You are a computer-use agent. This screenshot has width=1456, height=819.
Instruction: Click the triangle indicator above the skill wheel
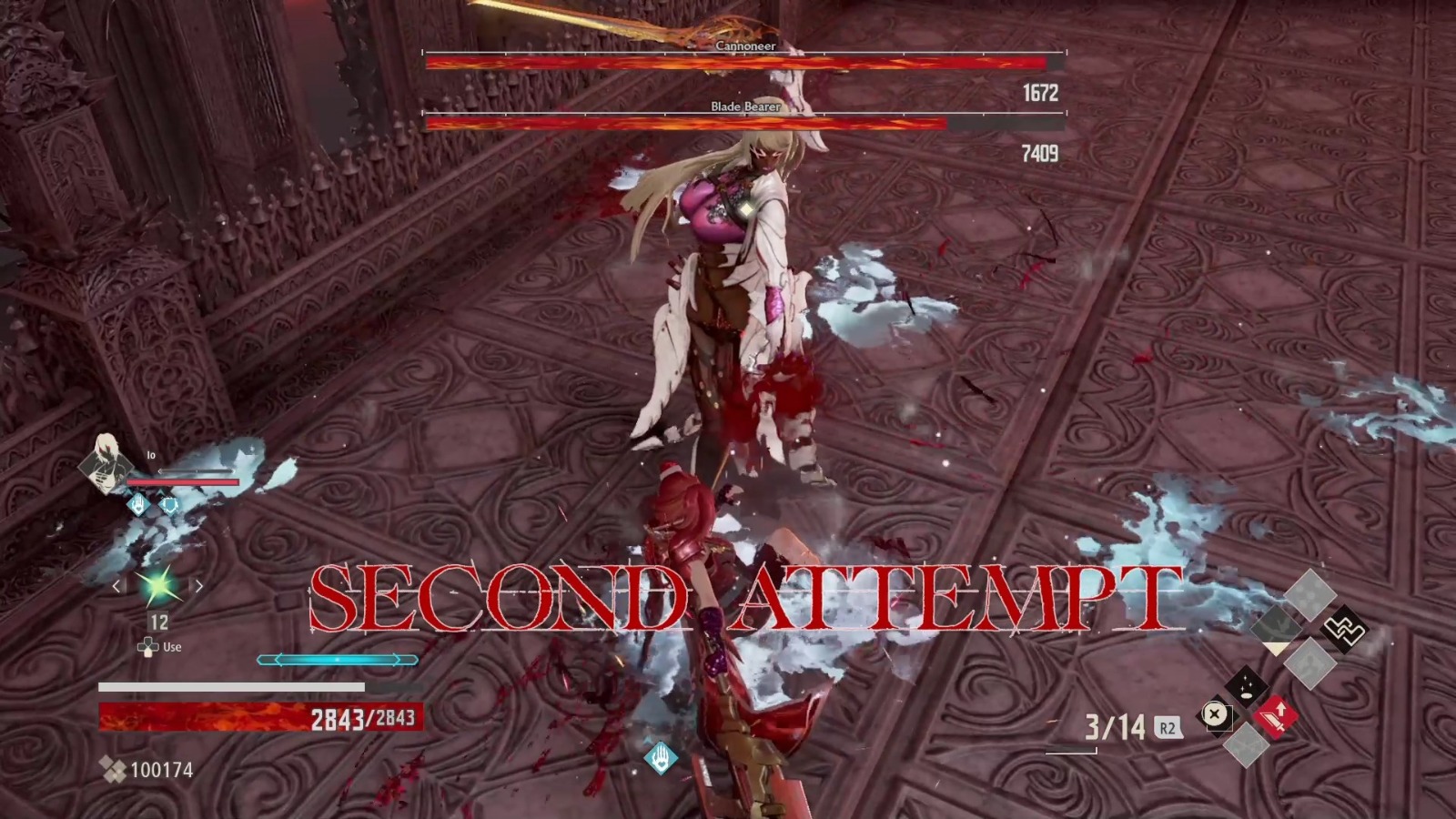pyautogui.click(x=1277, y=648)
